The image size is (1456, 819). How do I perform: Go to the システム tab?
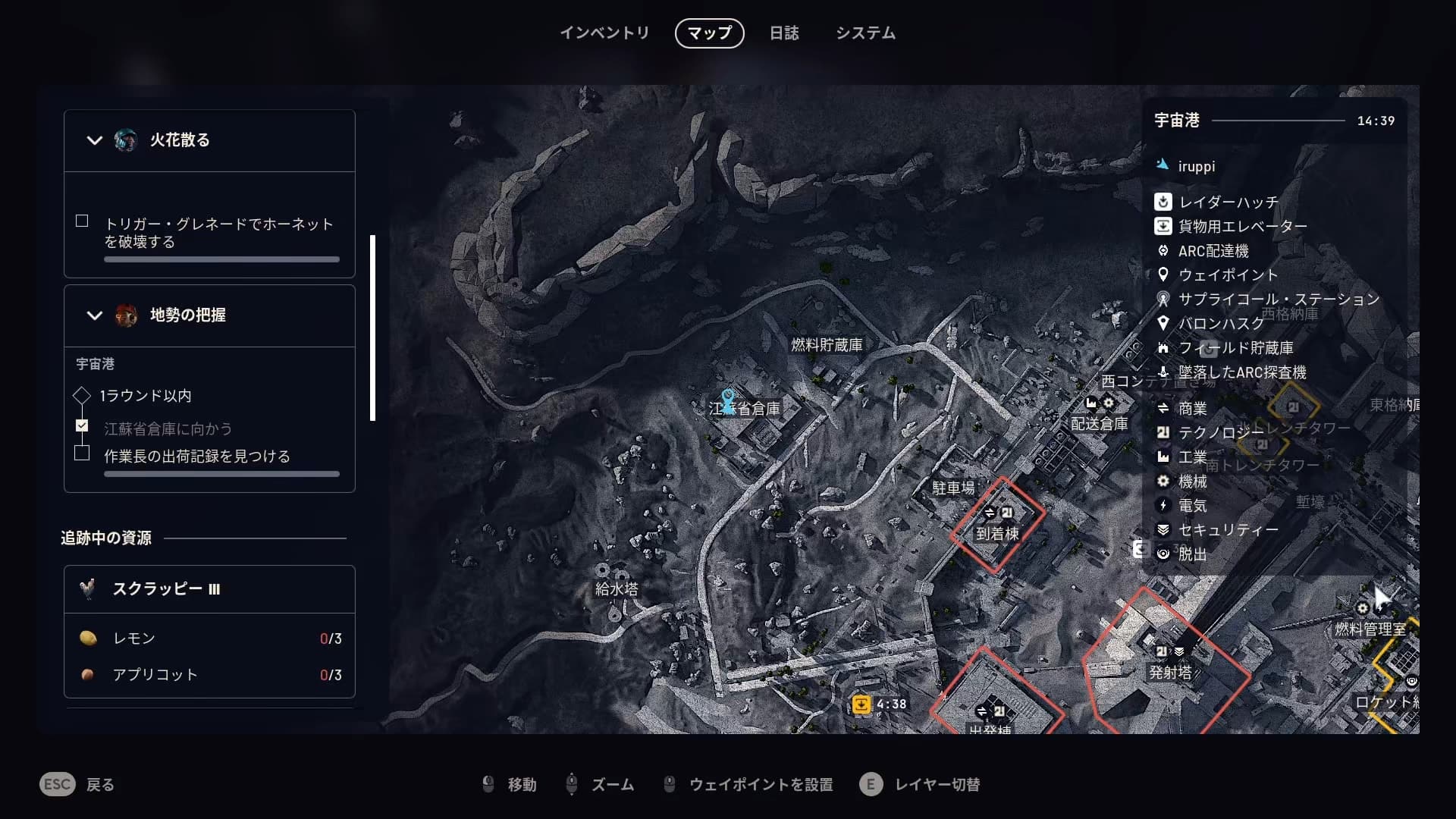[865, 33]
